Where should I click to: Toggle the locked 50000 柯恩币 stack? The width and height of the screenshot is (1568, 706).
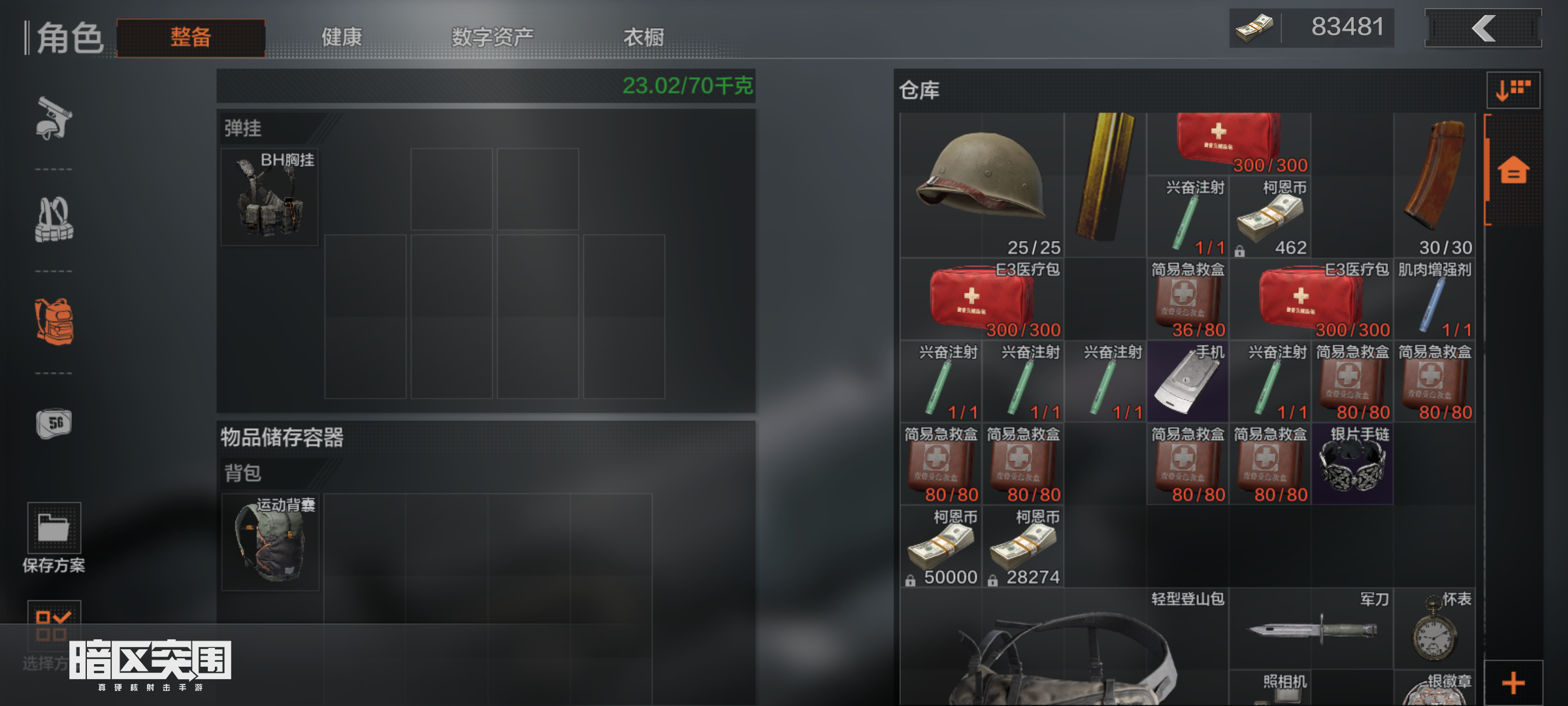[x=911, y=577]
